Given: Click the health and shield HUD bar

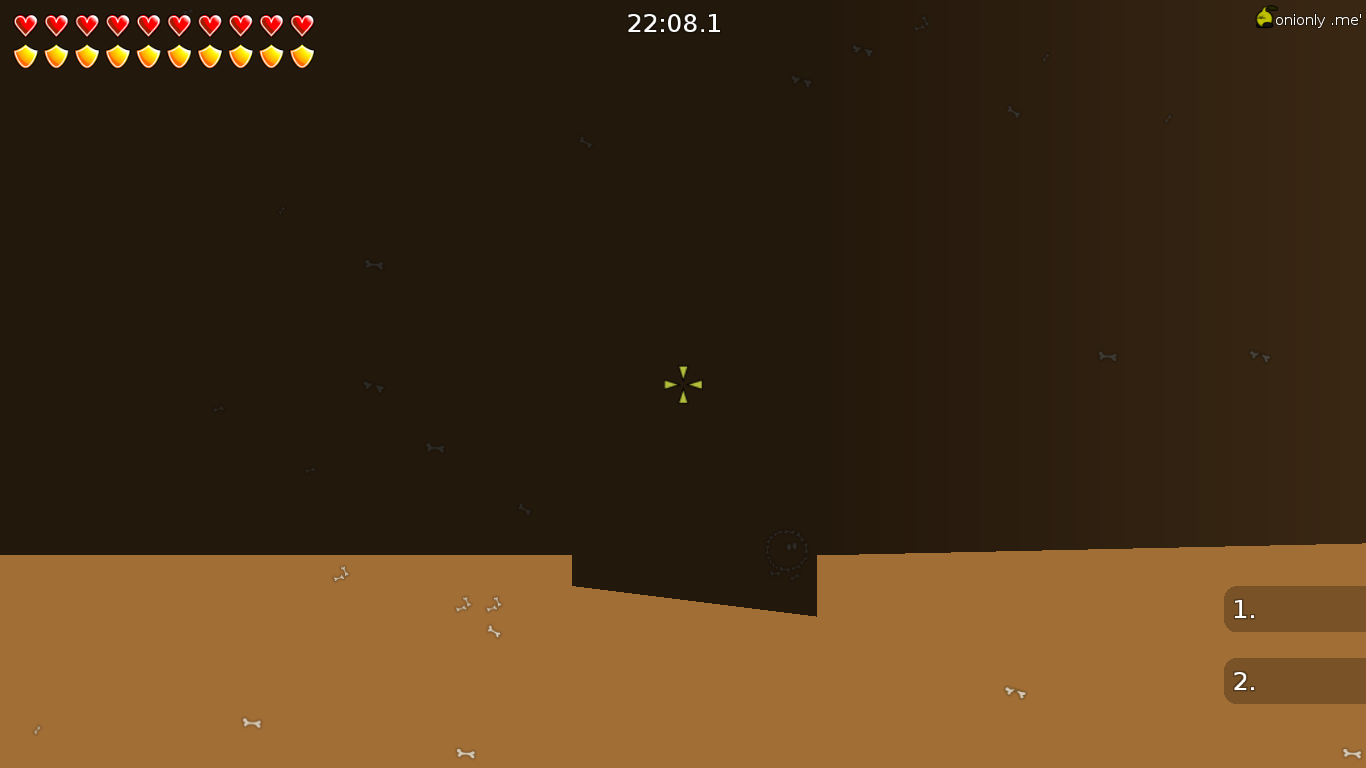Looking at the screenshot, I should [x=162, y=42].
